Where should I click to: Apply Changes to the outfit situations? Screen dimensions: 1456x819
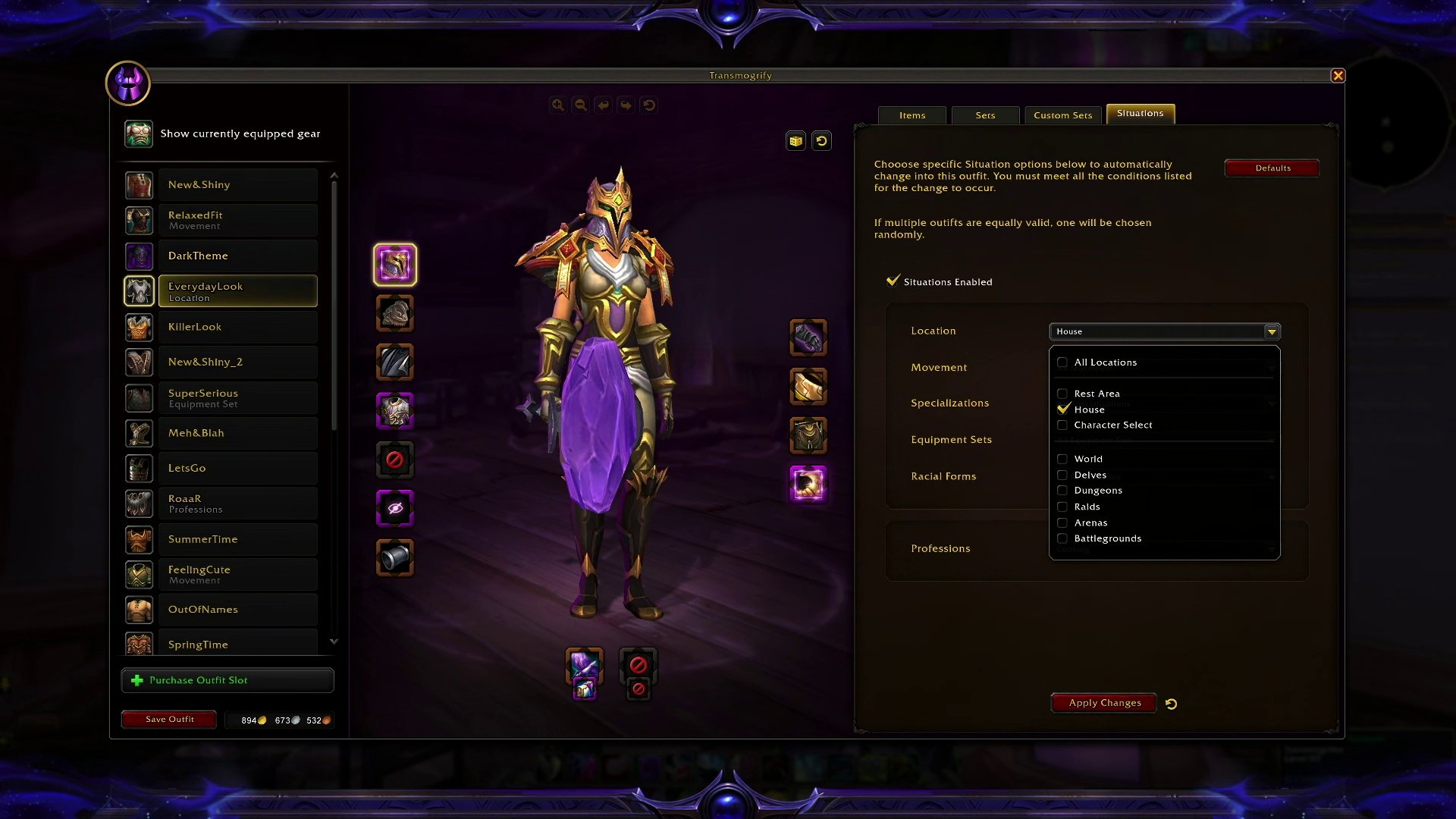click(x=1104, y=703)
